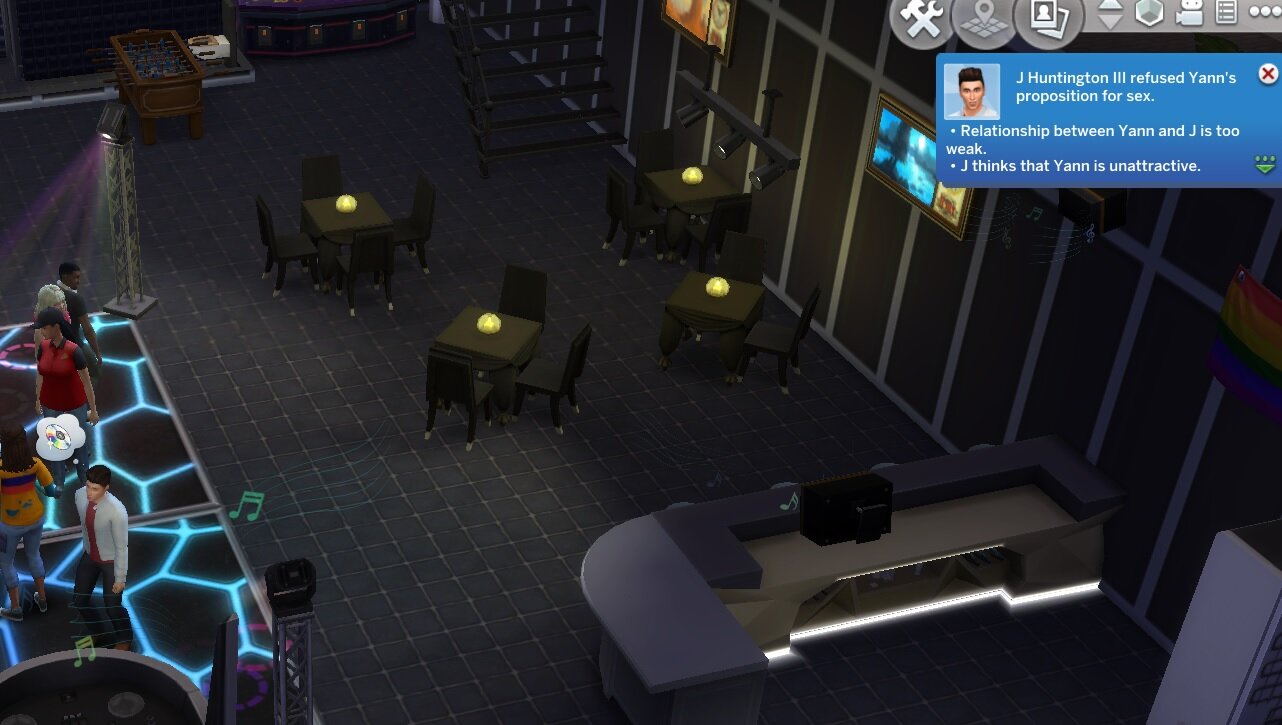
Task: Go up one floor level
Action: coord(1111,6)
